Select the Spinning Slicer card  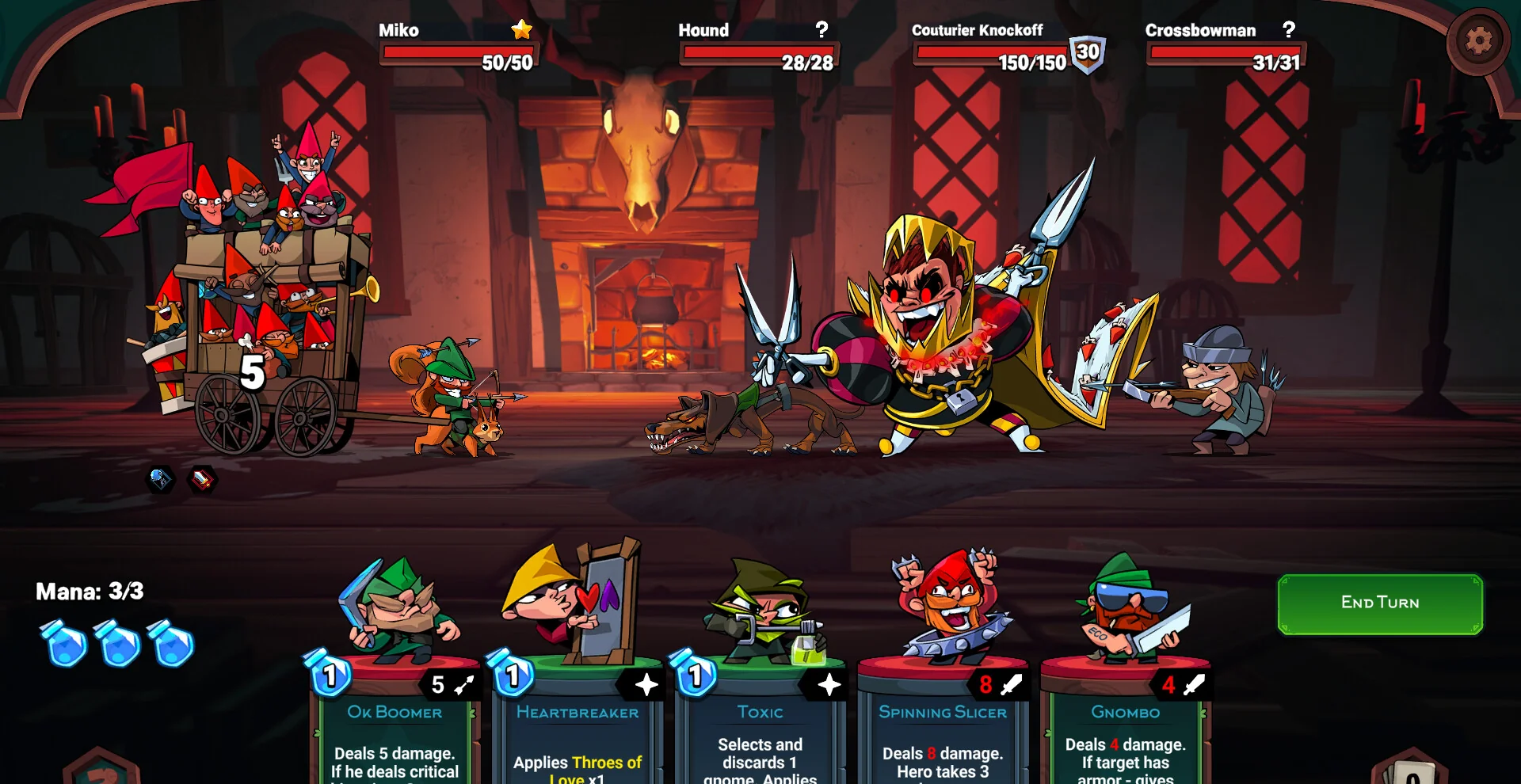click(x=943, y=713)
